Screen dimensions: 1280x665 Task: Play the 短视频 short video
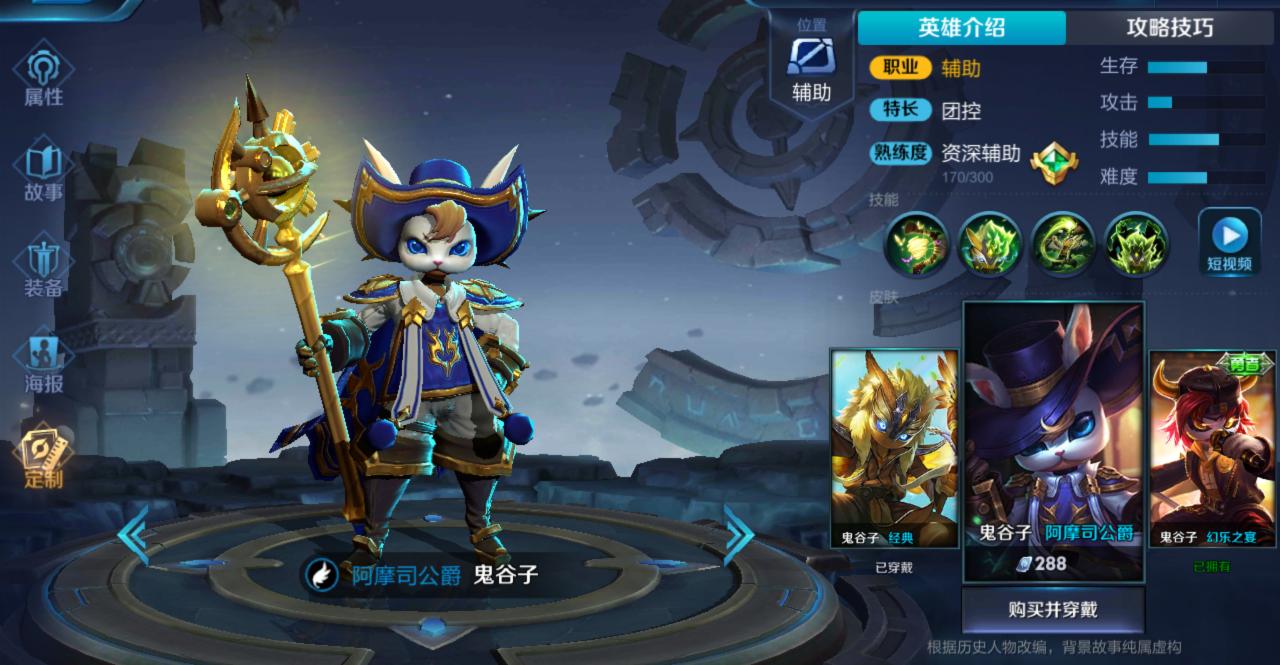(x=1229, y=243)
